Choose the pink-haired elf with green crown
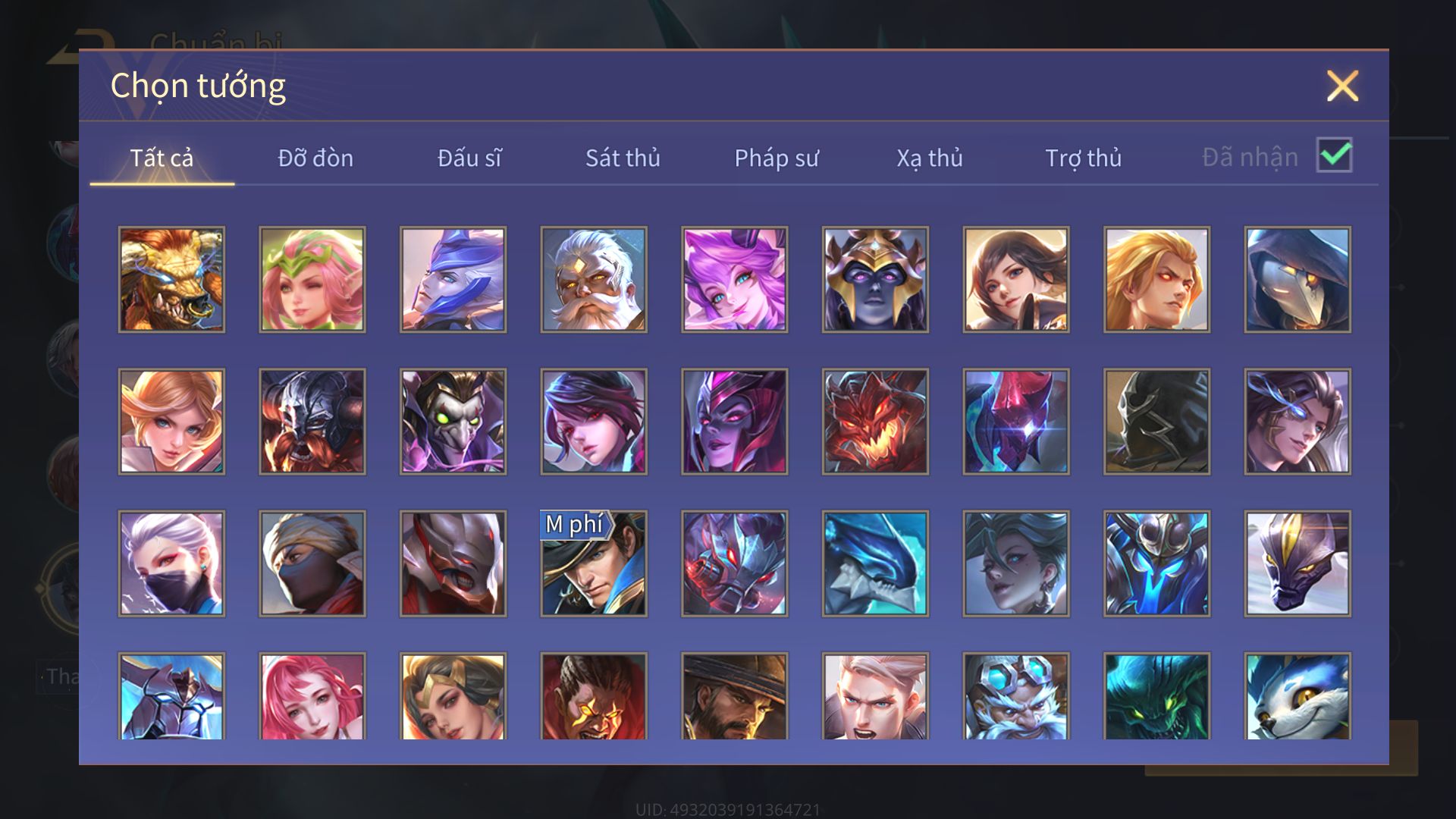 click(x=312, y=280)
